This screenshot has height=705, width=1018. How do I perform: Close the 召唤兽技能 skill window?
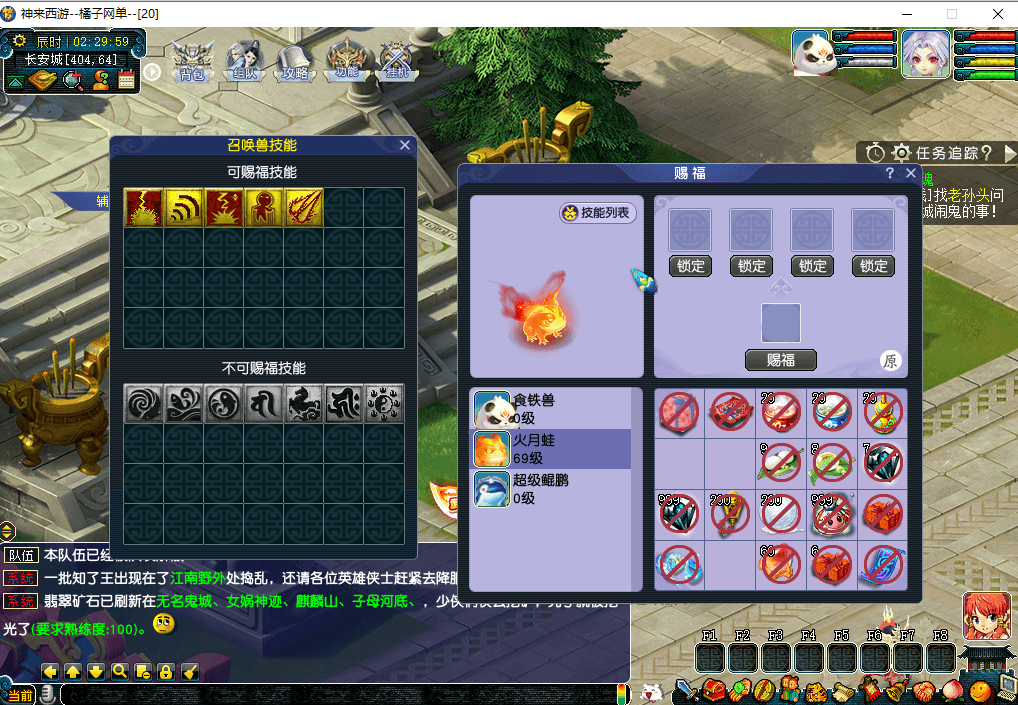pyautogui.click(x=405, y=145)
